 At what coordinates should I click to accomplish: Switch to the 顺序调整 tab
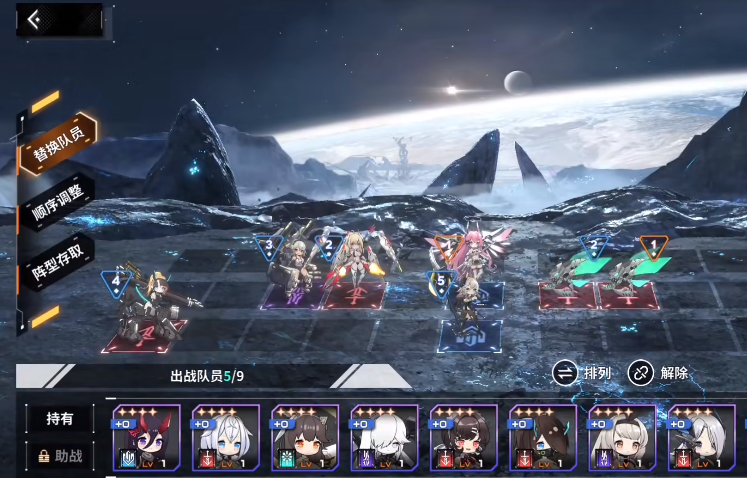[59, 205]
